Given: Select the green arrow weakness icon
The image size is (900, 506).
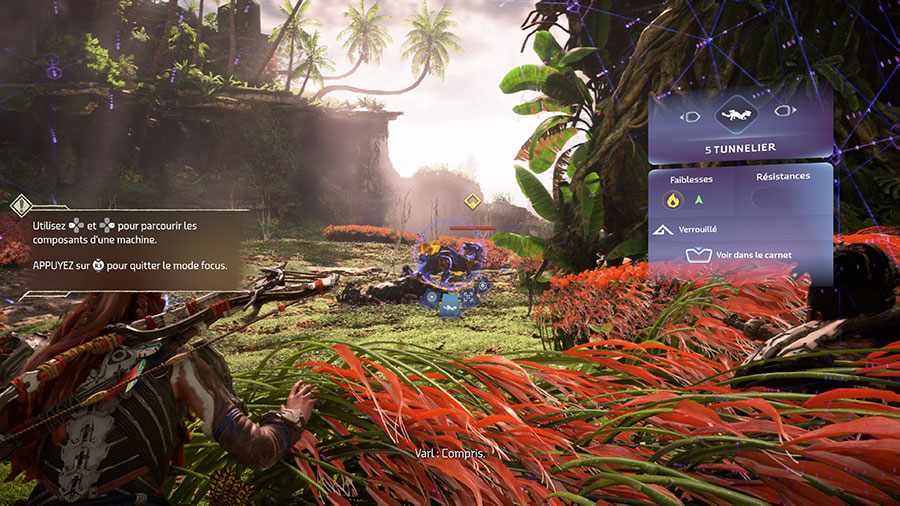Looking at the screenshot, I should tap(699, 200).
